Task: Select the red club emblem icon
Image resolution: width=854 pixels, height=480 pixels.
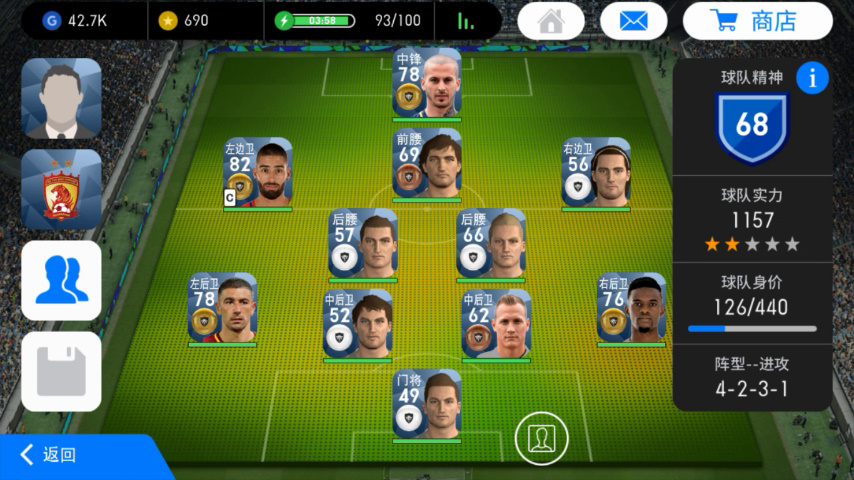Action: [61, 189]
